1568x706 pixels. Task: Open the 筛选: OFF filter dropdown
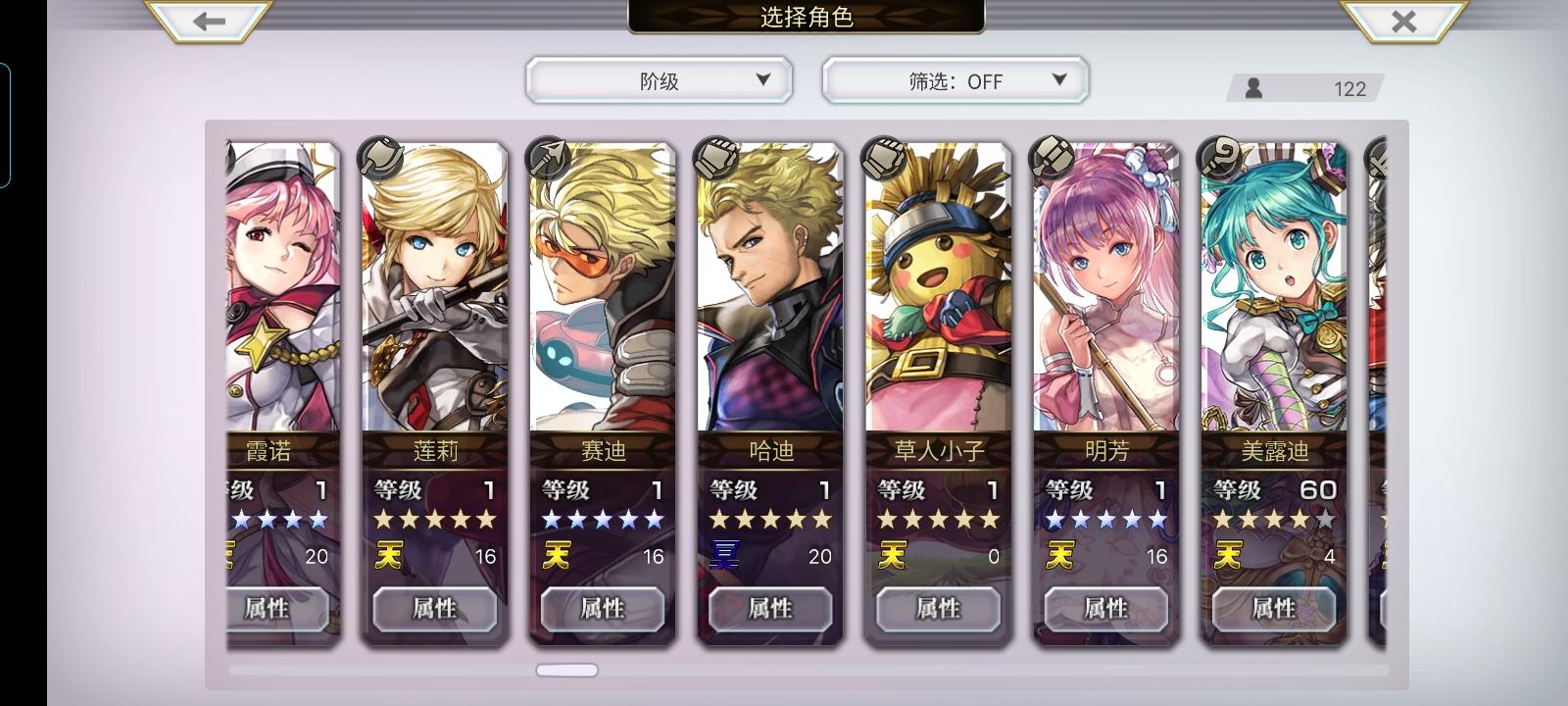[955, 80]
